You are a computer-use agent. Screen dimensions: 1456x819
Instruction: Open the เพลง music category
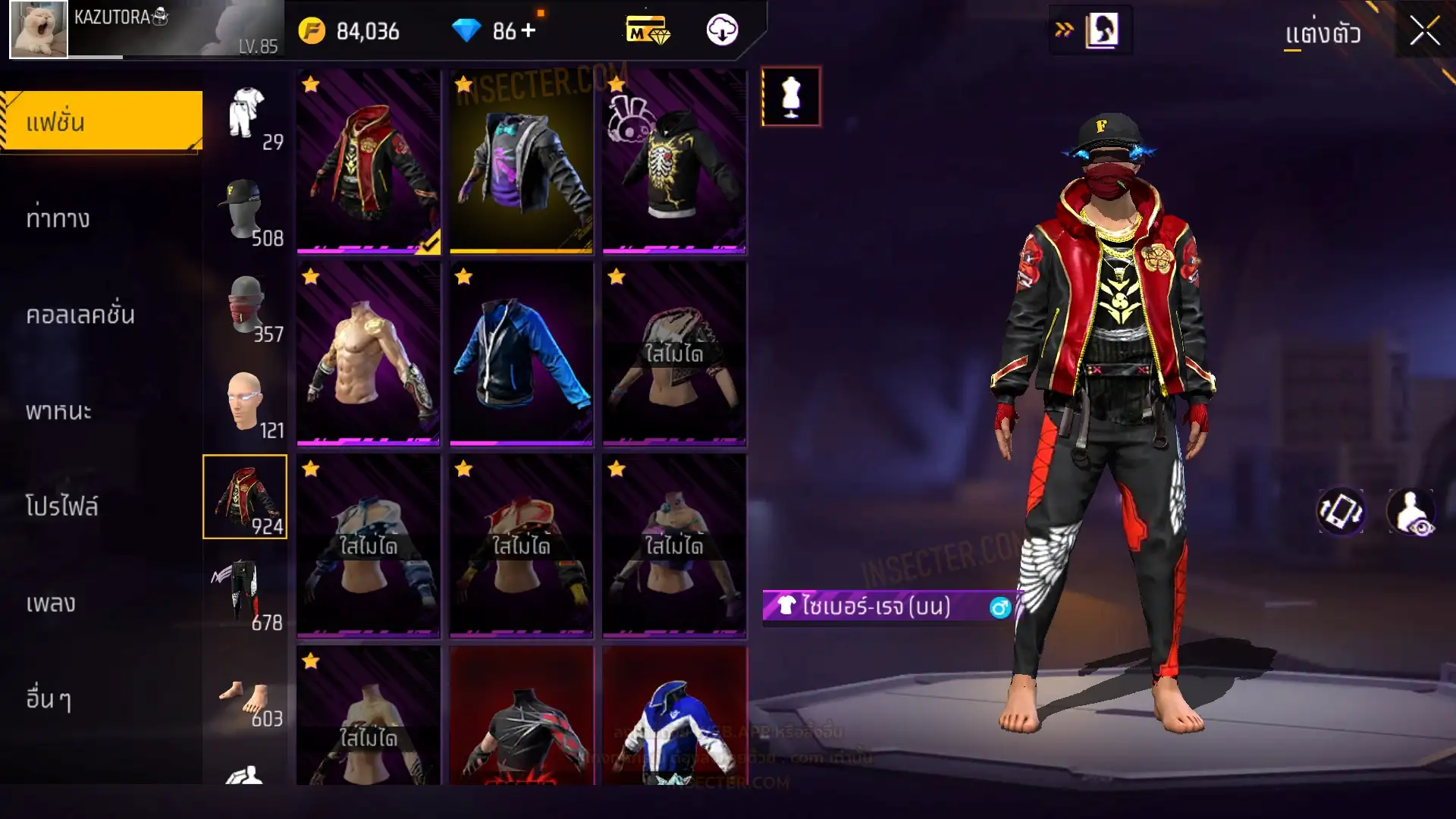pyautogui.click(x=51, y=603)
